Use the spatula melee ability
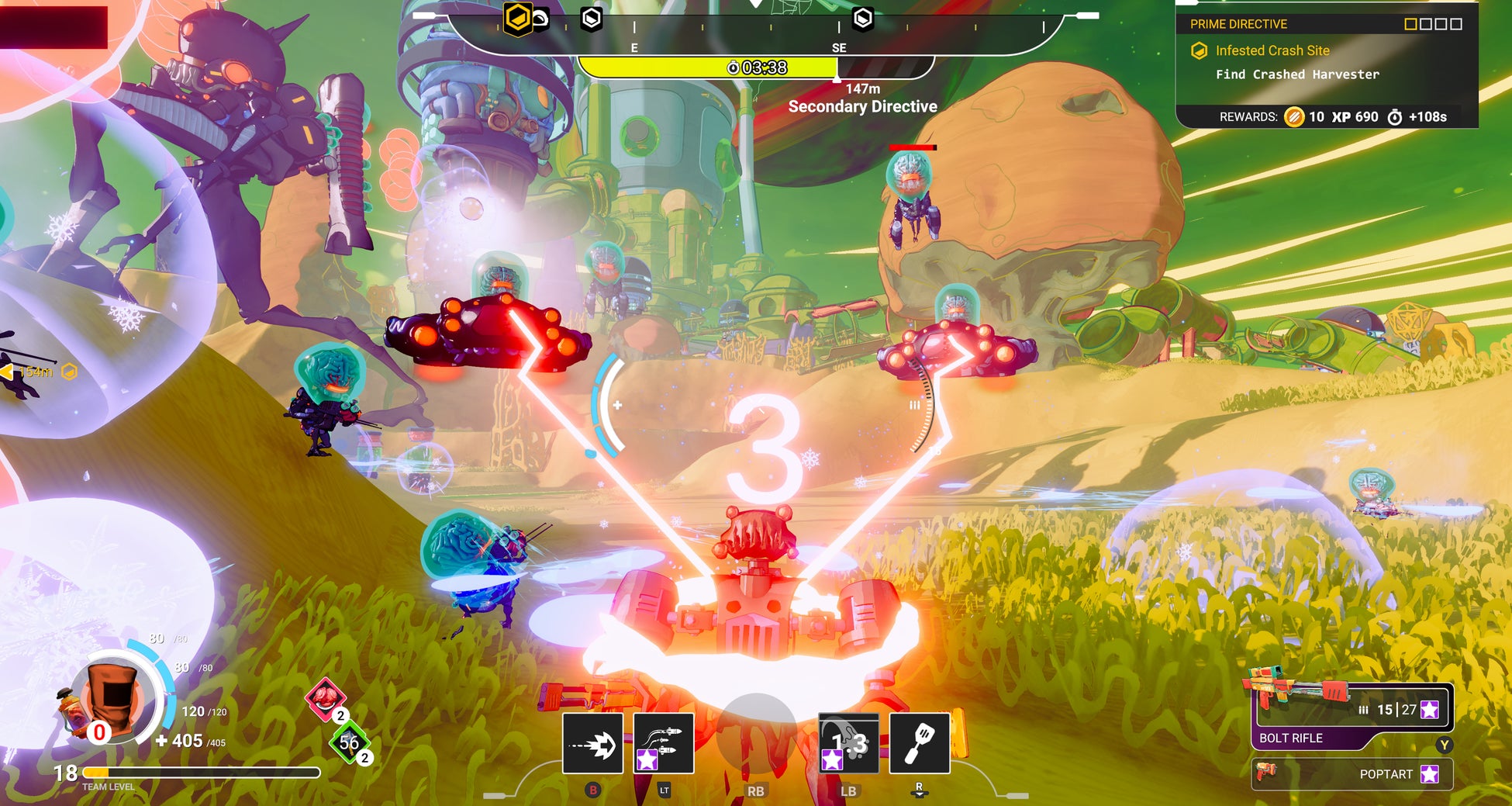 [920, 744]
